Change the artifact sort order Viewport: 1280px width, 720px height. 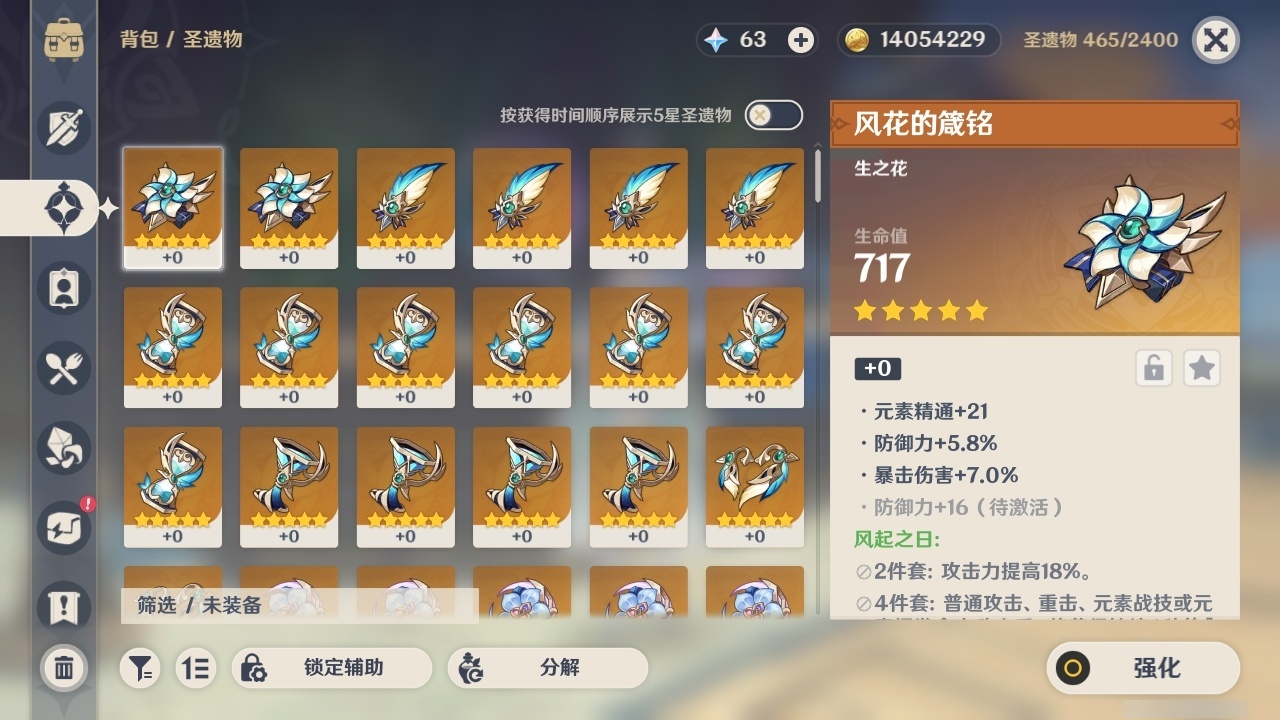196,668
